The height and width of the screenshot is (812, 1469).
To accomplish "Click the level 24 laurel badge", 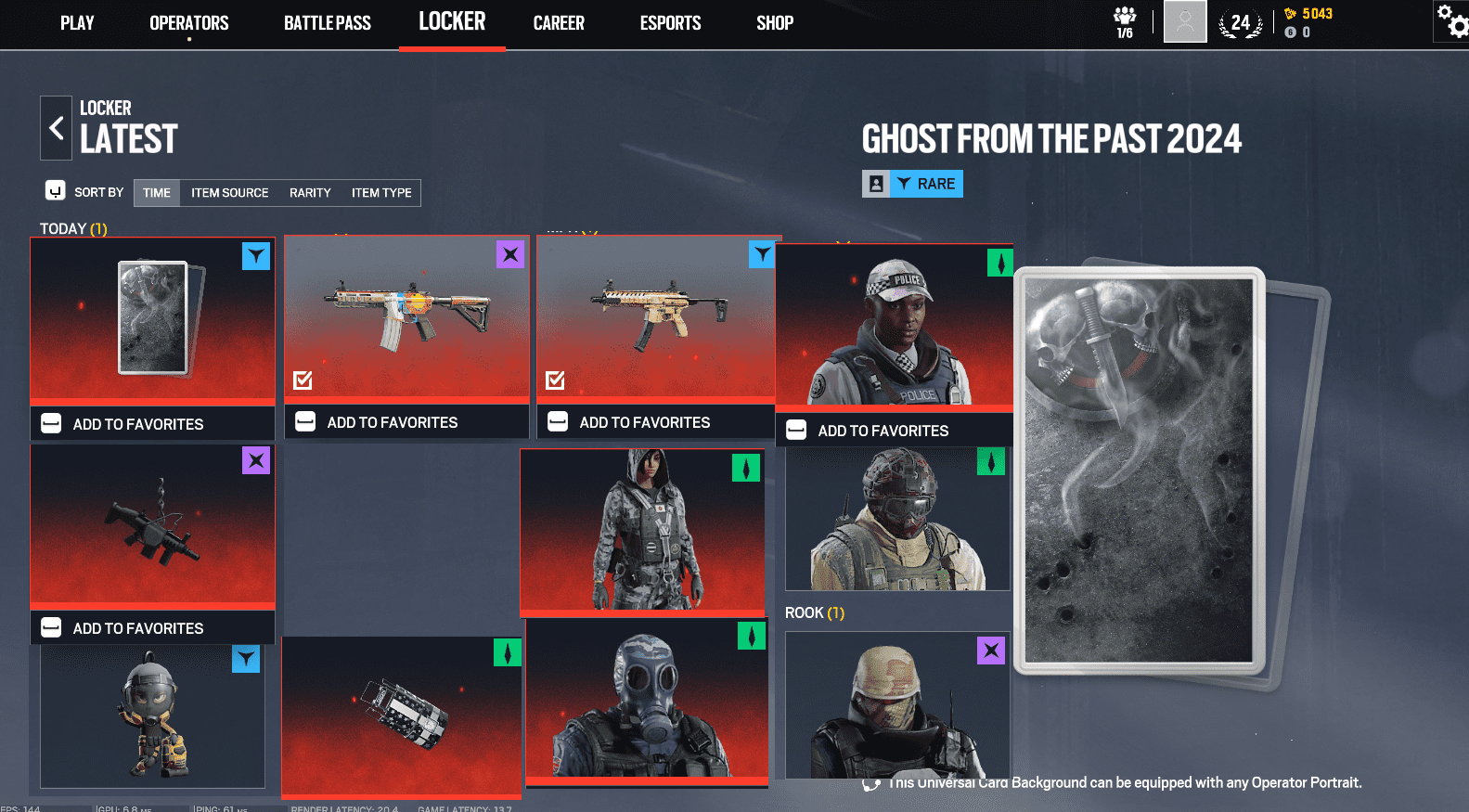I will [1241, 20].
